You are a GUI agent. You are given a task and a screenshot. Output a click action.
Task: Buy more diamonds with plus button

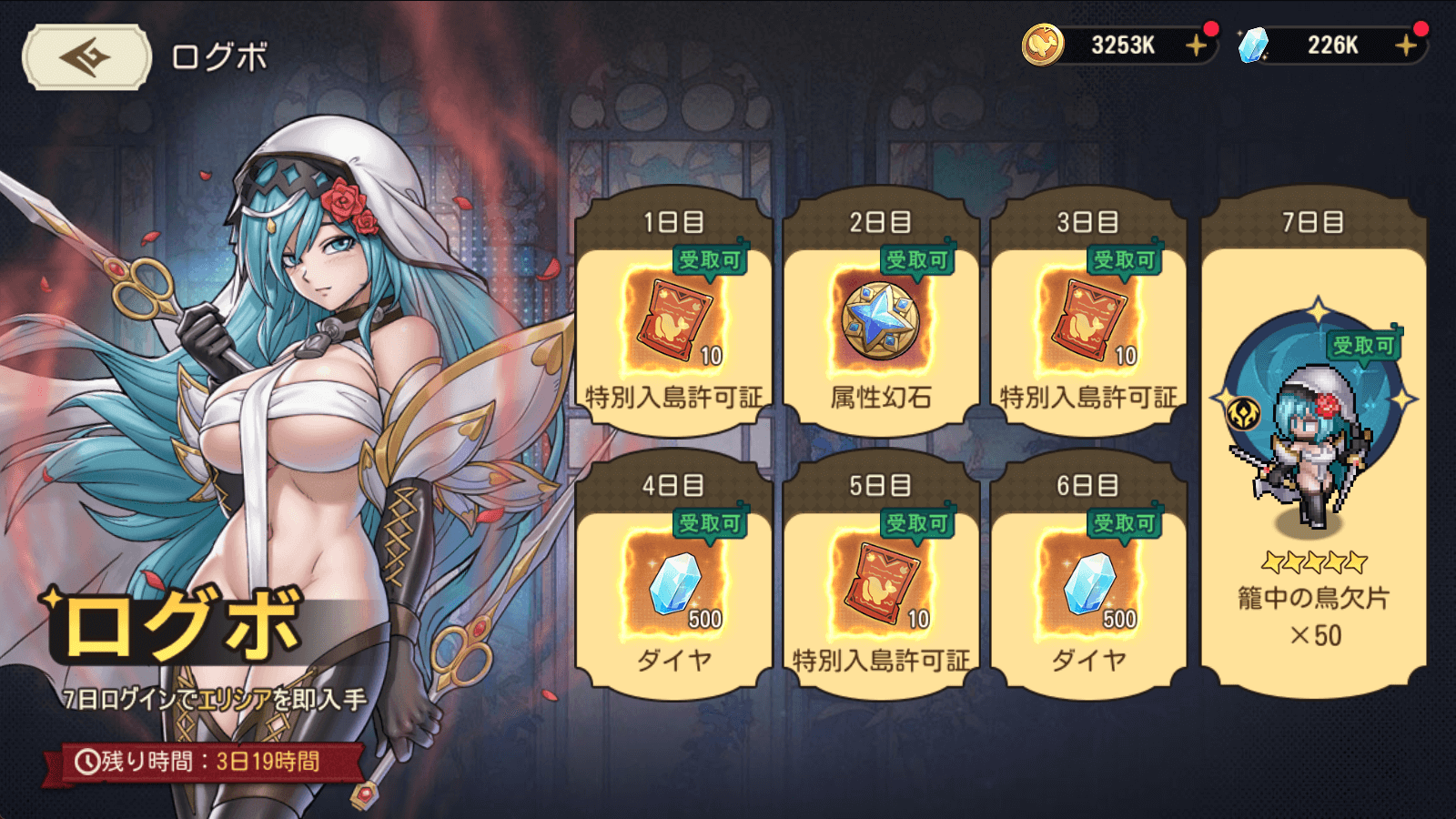pos(1406,45)
